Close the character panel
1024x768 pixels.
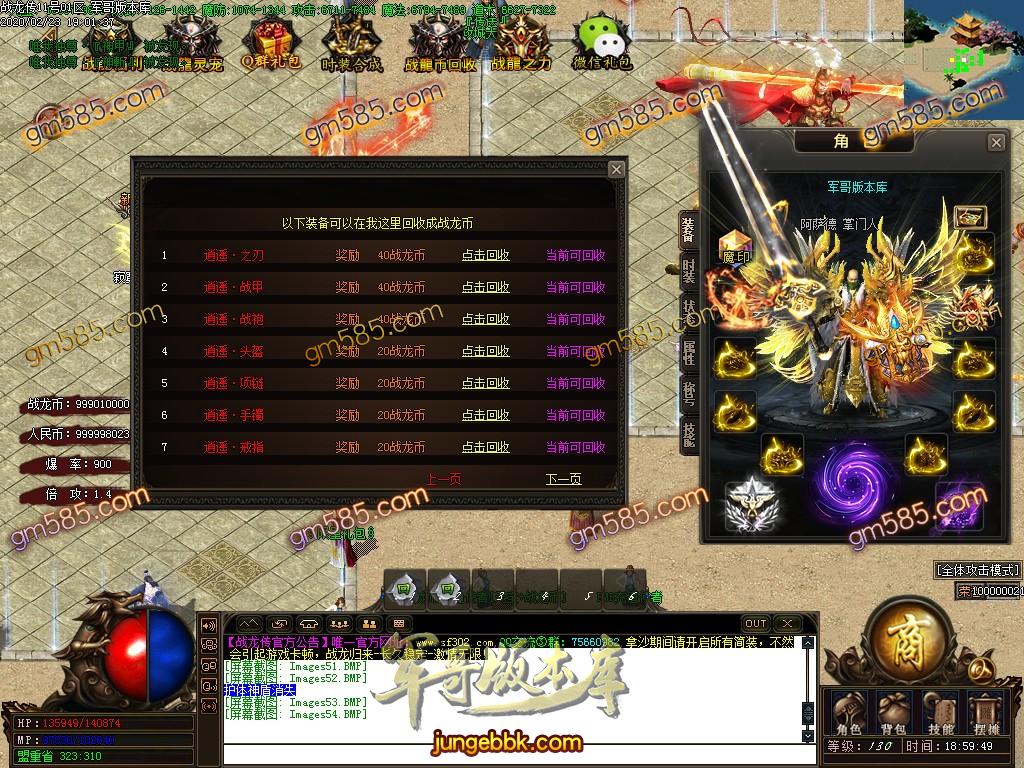click(x=996, y=143)
